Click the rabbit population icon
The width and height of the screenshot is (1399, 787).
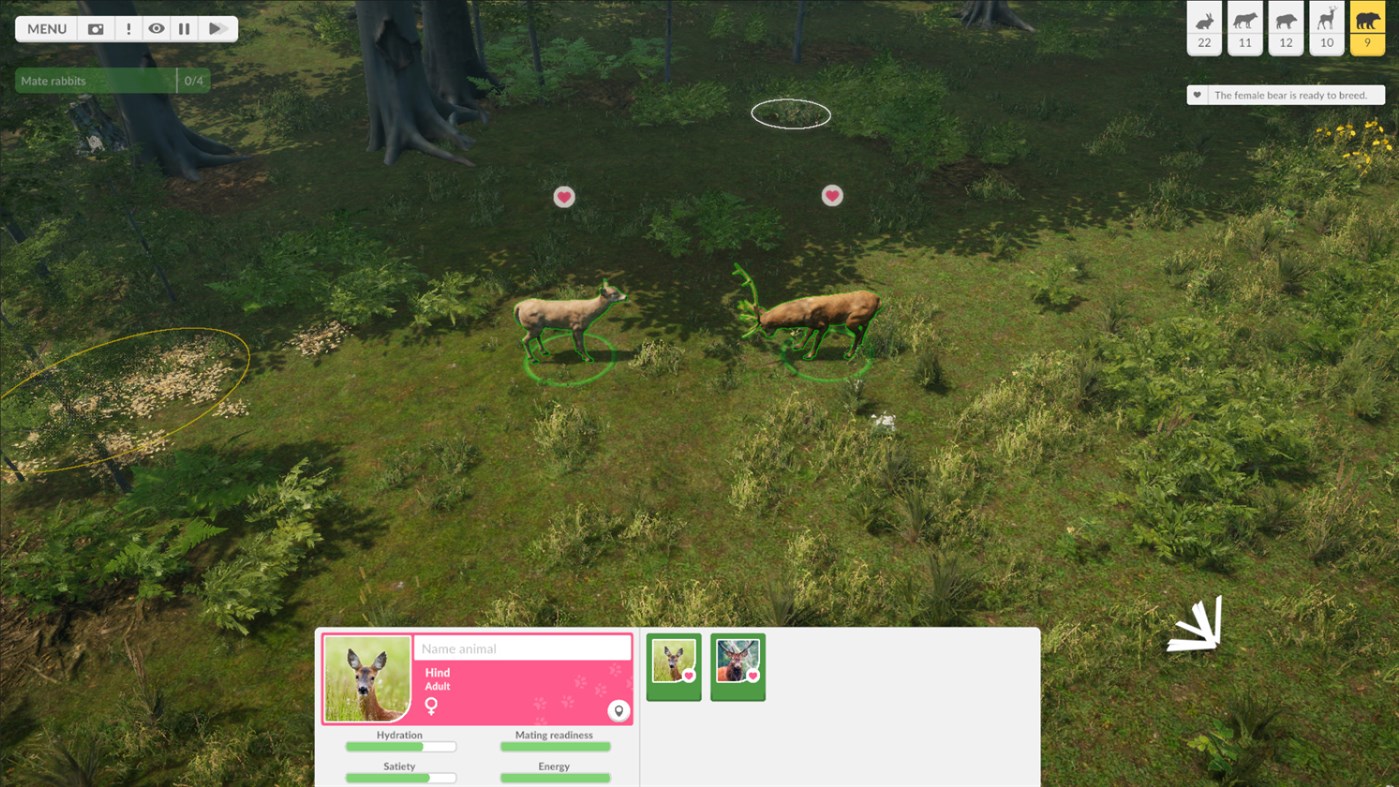(1203, 28)
